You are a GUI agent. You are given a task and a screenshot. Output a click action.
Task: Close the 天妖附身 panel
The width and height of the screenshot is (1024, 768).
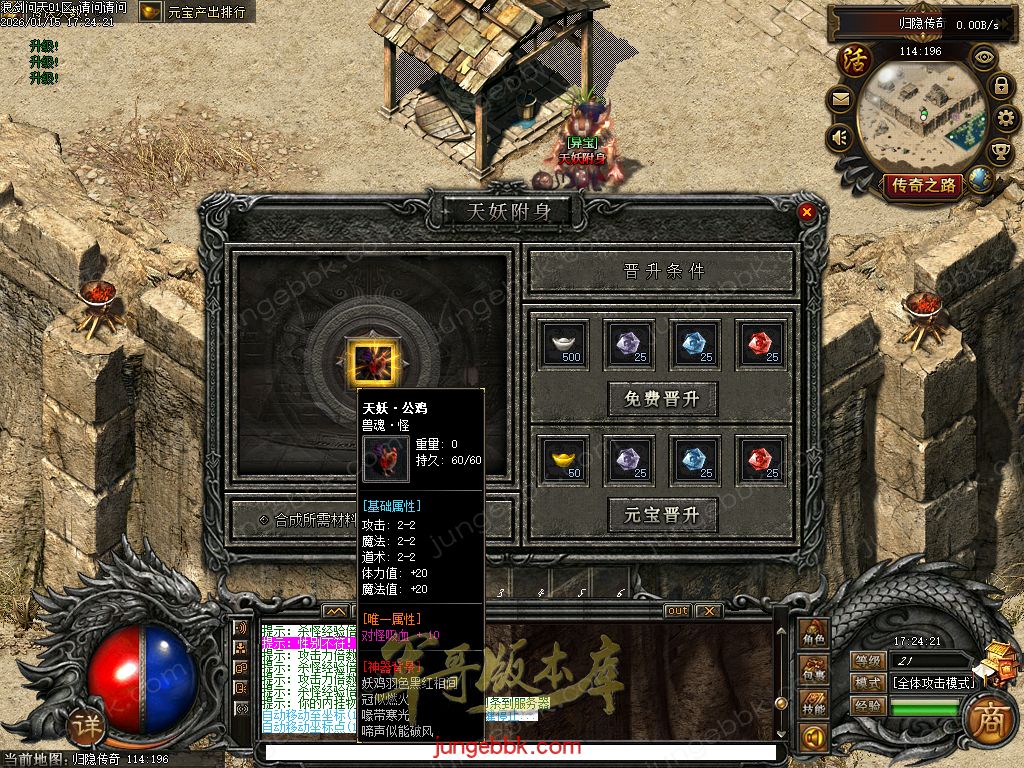807,212
